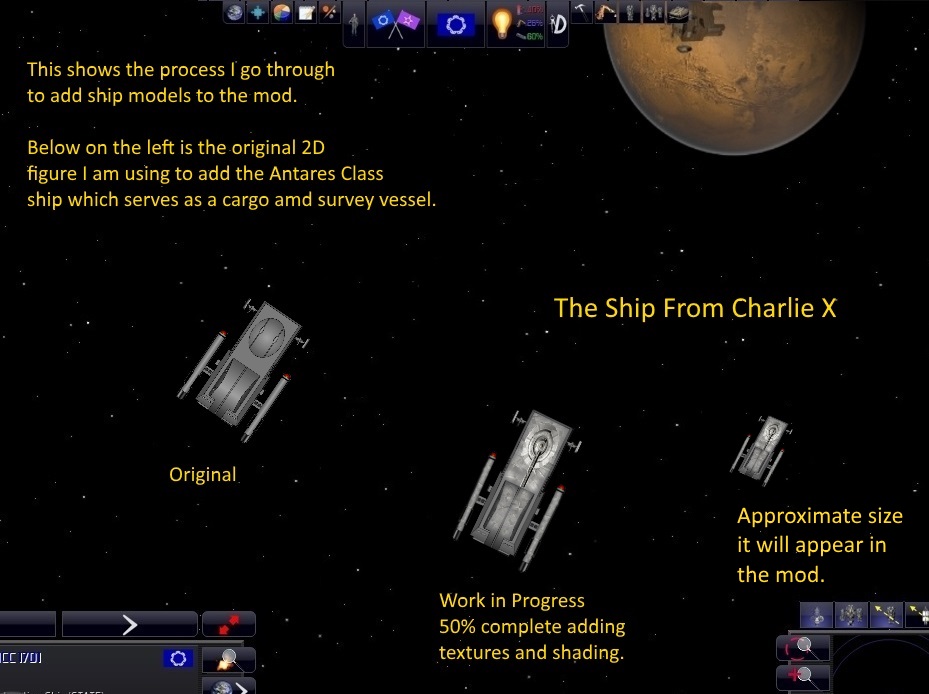Image resolution: width=929 pixels, height=694 pixels.
Task: Toggle the red double-arrow expand button
Action: (228, 624)
